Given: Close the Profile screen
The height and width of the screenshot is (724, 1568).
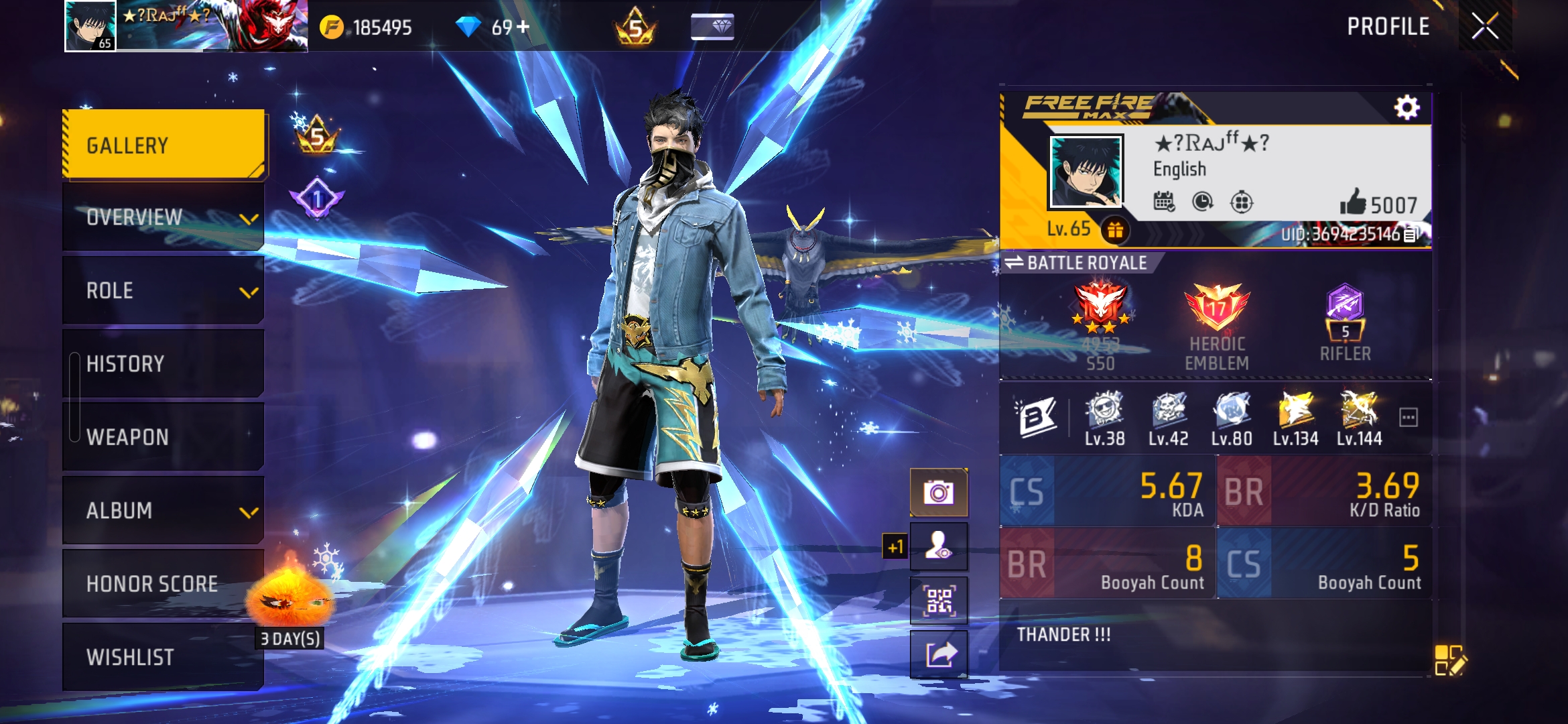Looking at the screenshot, I should [1484, 27].
